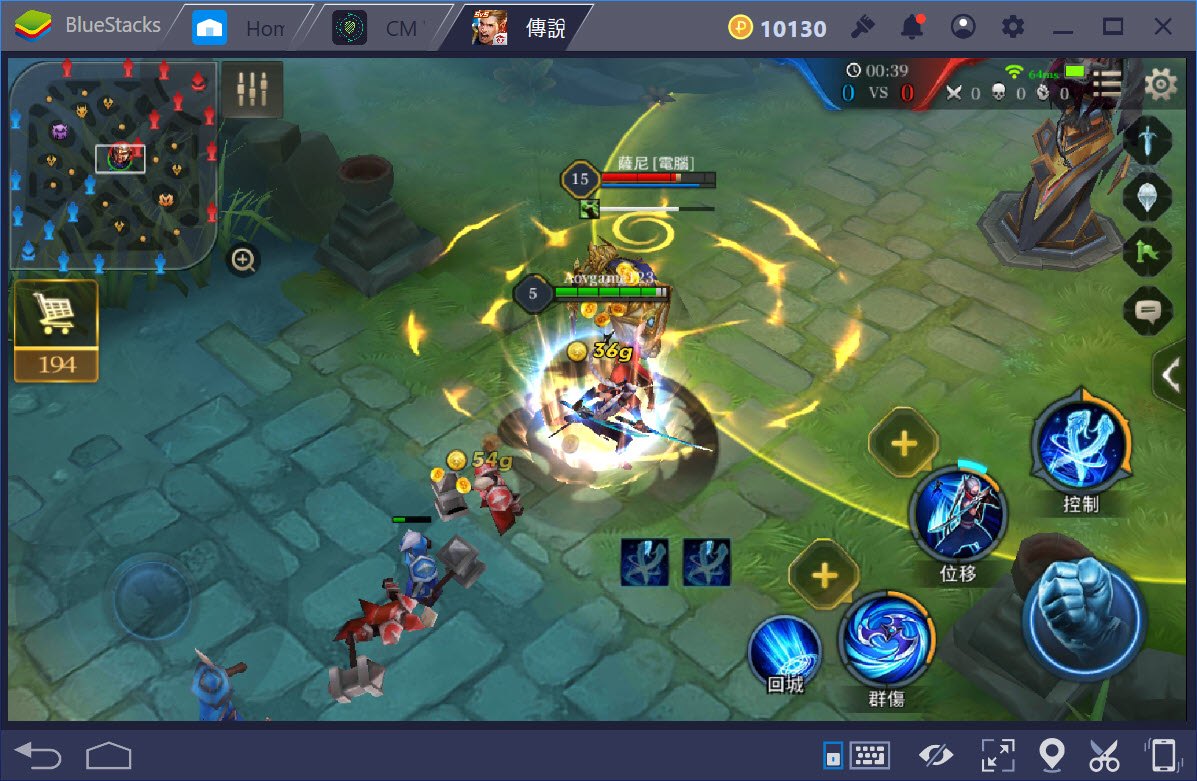
Task: Open the scoreboard list icon
Action: (x=1107, y=84)
